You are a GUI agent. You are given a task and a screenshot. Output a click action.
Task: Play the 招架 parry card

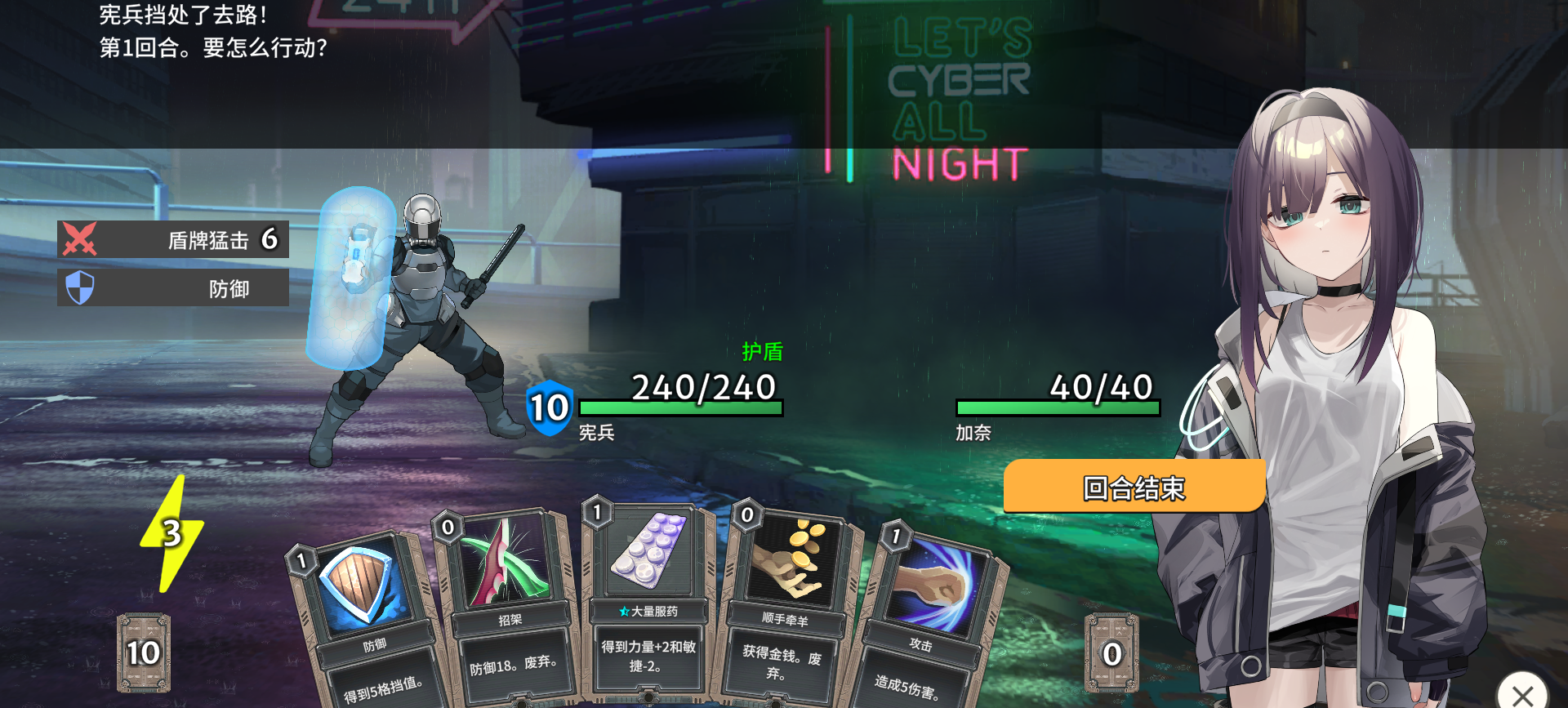tap(508, 608)
